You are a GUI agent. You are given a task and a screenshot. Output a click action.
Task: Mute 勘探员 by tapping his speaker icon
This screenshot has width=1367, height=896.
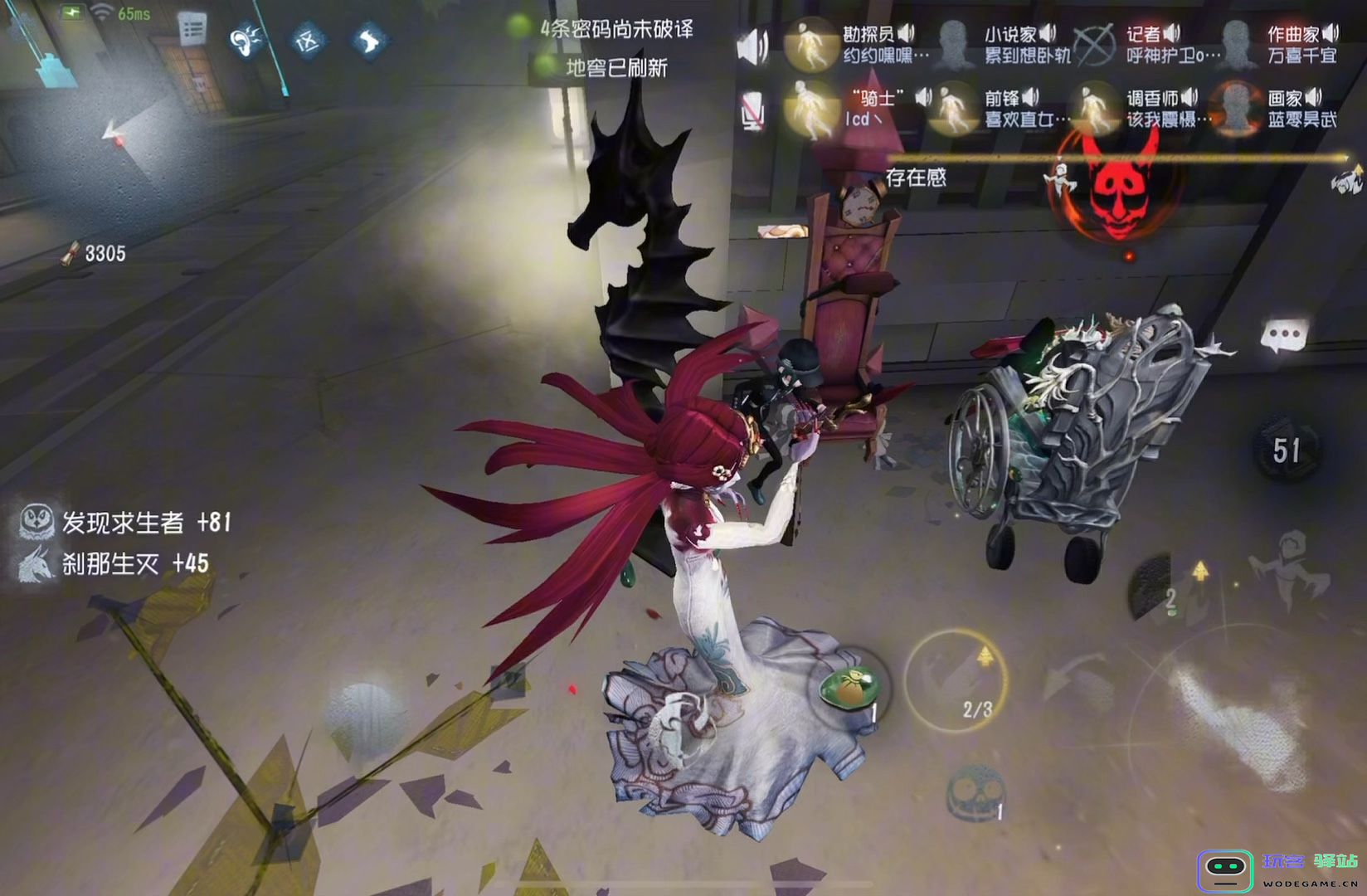tap(907, 34)
